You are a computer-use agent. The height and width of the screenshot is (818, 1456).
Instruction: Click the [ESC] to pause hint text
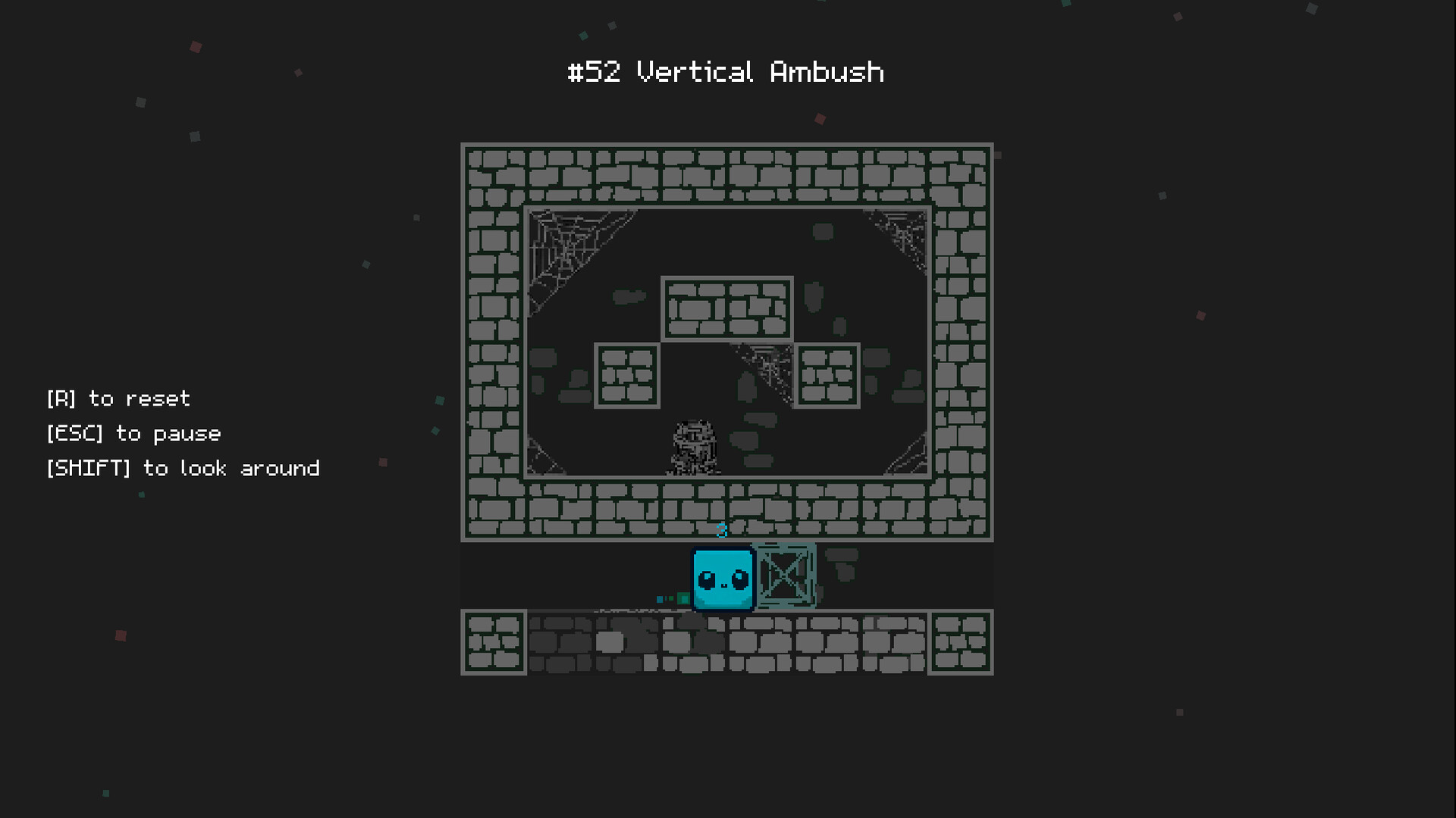133,434
